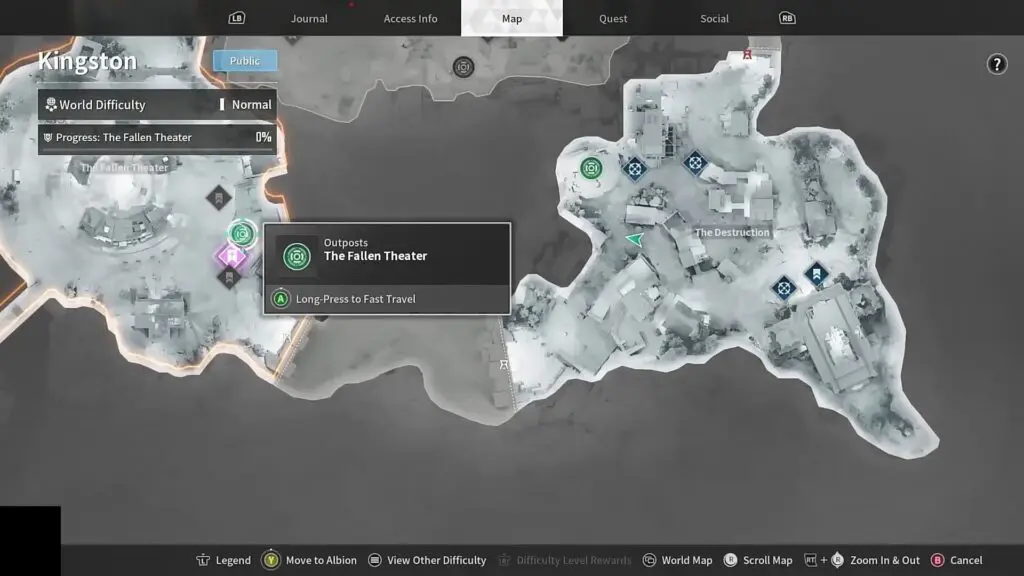Toggle the Public session button
Viewport: 1024px width, 576px height.
pos(245,61)
